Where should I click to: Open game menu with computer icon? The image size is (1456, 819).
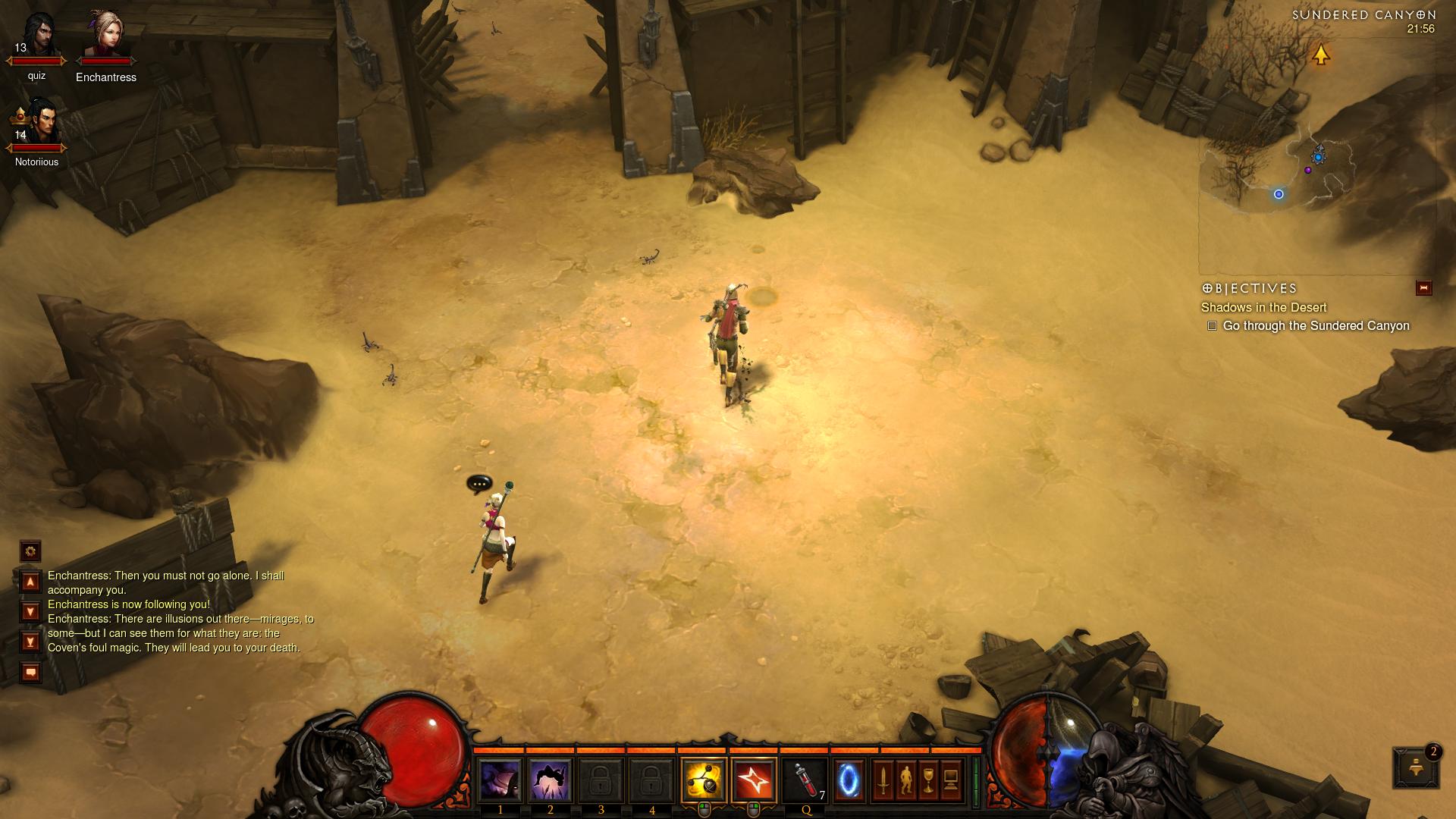951,780
